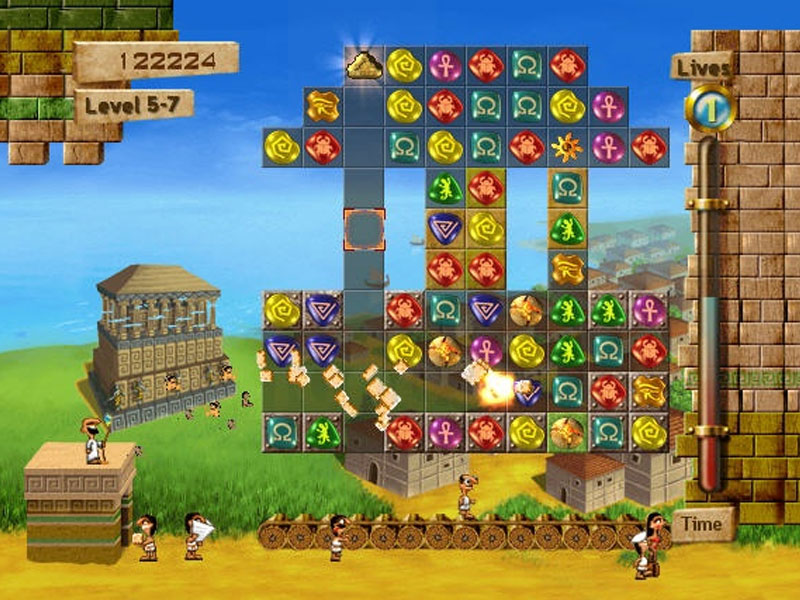Choose the yellow spiral beside the gold pyramid
Image resolution: width=800 pixels, height=600 pixels.
404,65
